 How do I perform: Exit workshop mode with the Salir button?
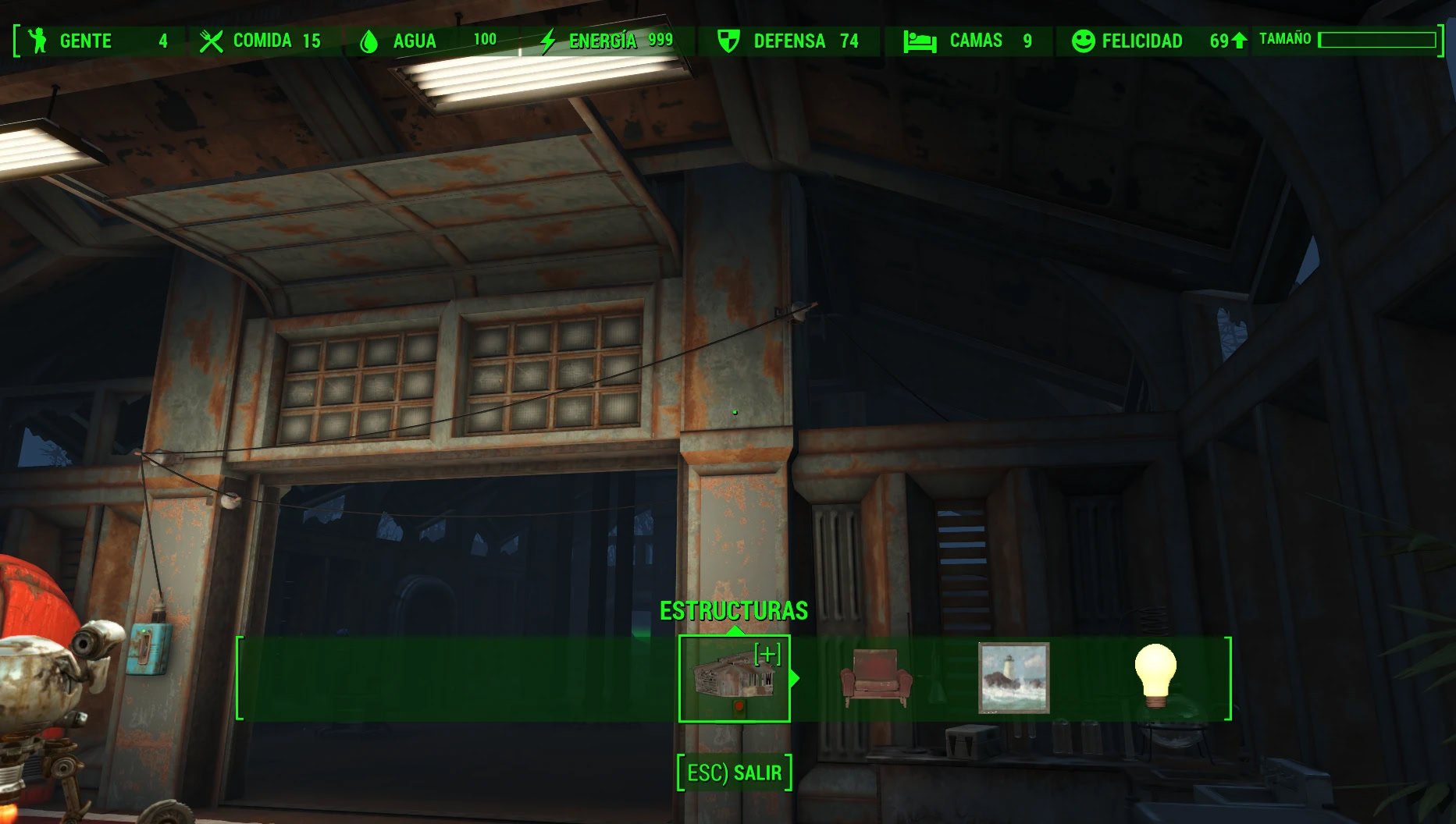pyautogui.click(x=734, y=772)
